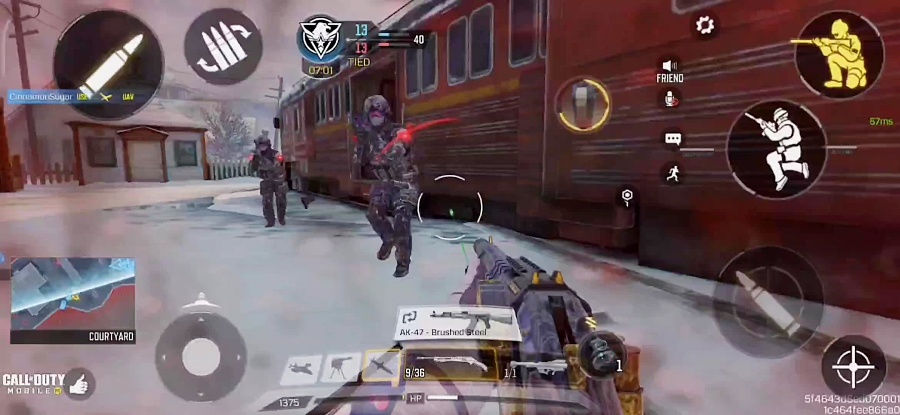Viewport: 900px width, 415px height.
Task: Toggle the microphone icon
Action: click(671, 99)
